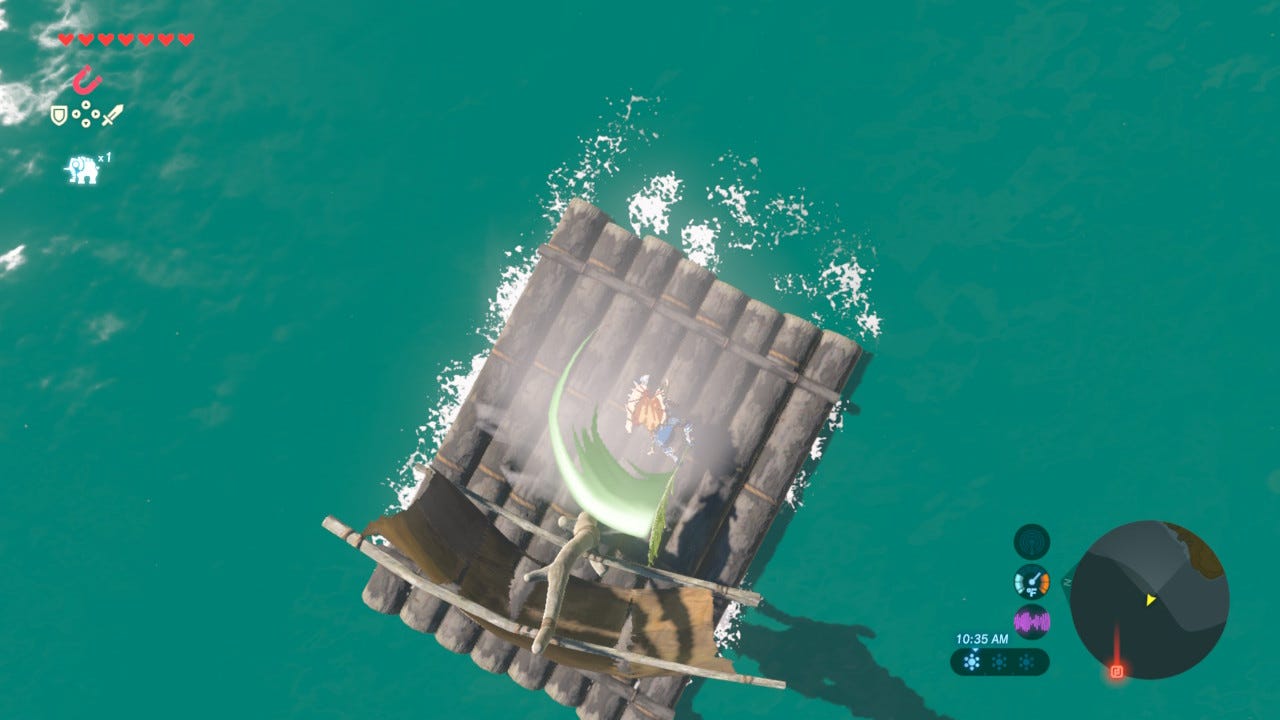Open the weather forecast panel
Screen dimensions: 1280x720
(999, 662)
